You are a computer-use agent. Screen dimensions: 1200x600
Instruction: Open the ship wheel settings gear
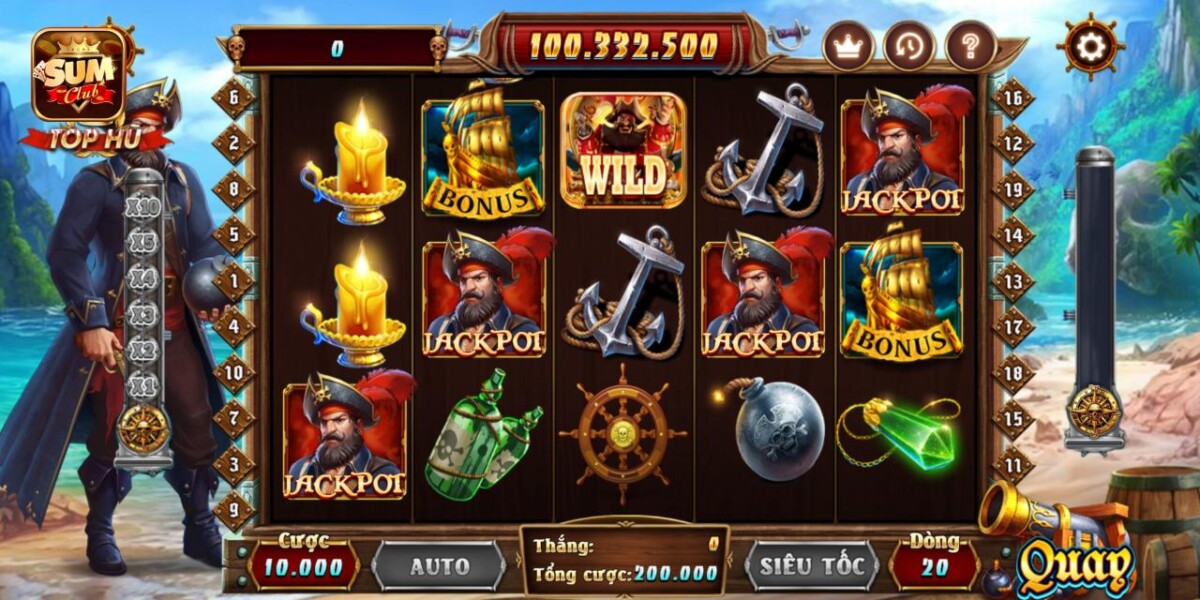pyautogui.click(x=1090, y=45)
